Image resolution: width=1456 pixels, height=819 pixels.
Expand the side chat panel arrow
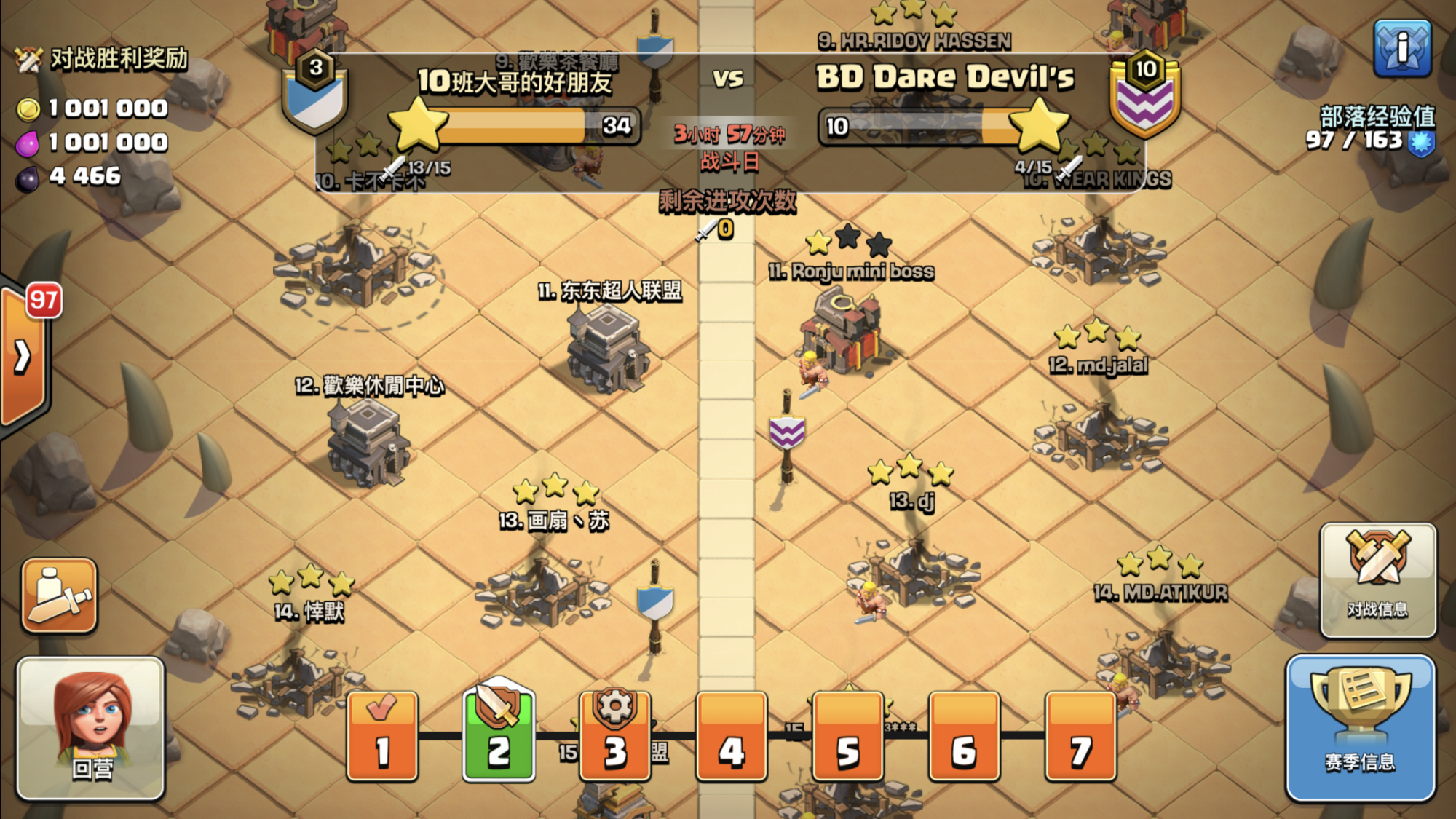[x=23, y=357]
